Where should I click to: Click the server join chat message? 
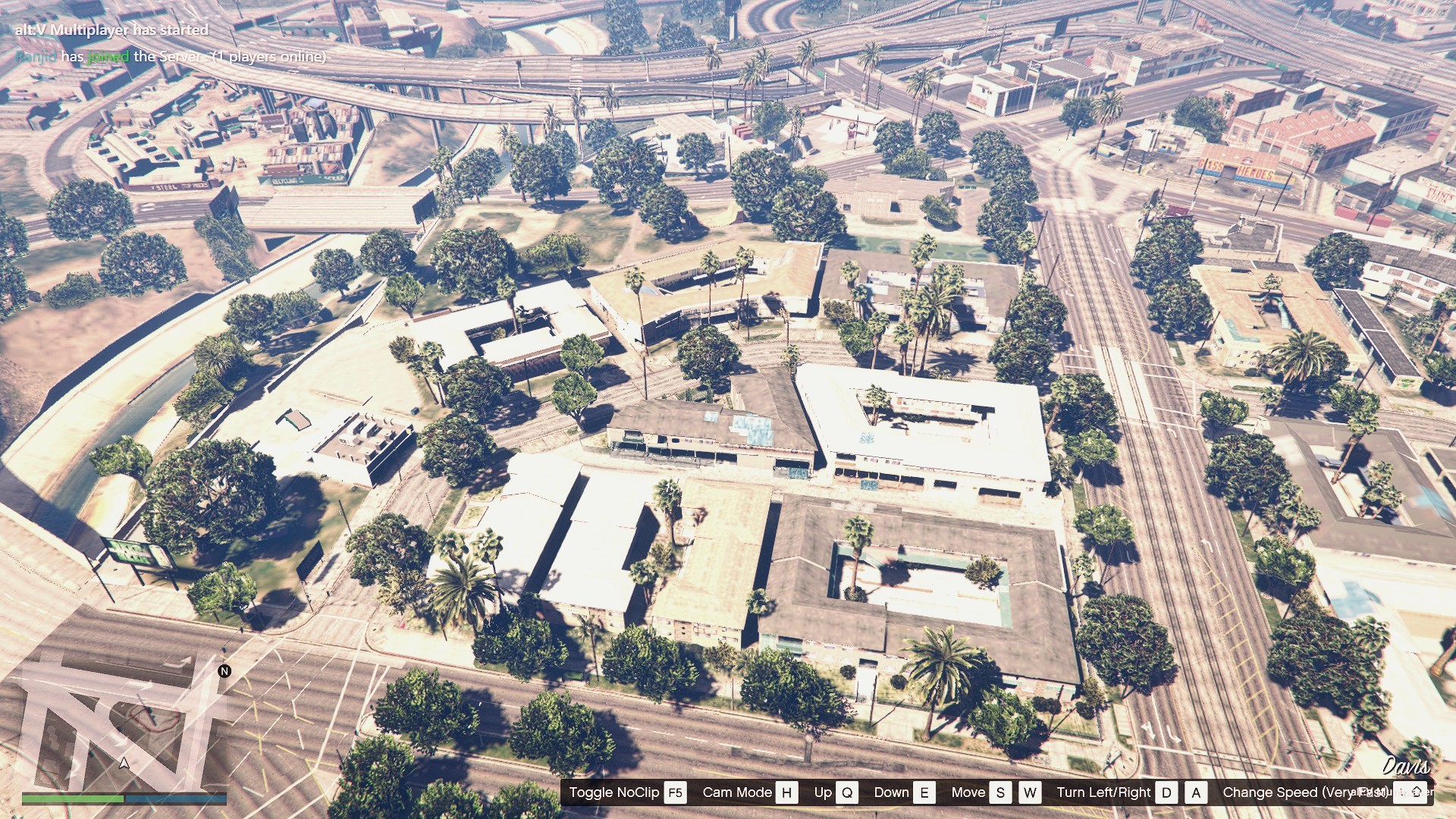pos(171,57)
